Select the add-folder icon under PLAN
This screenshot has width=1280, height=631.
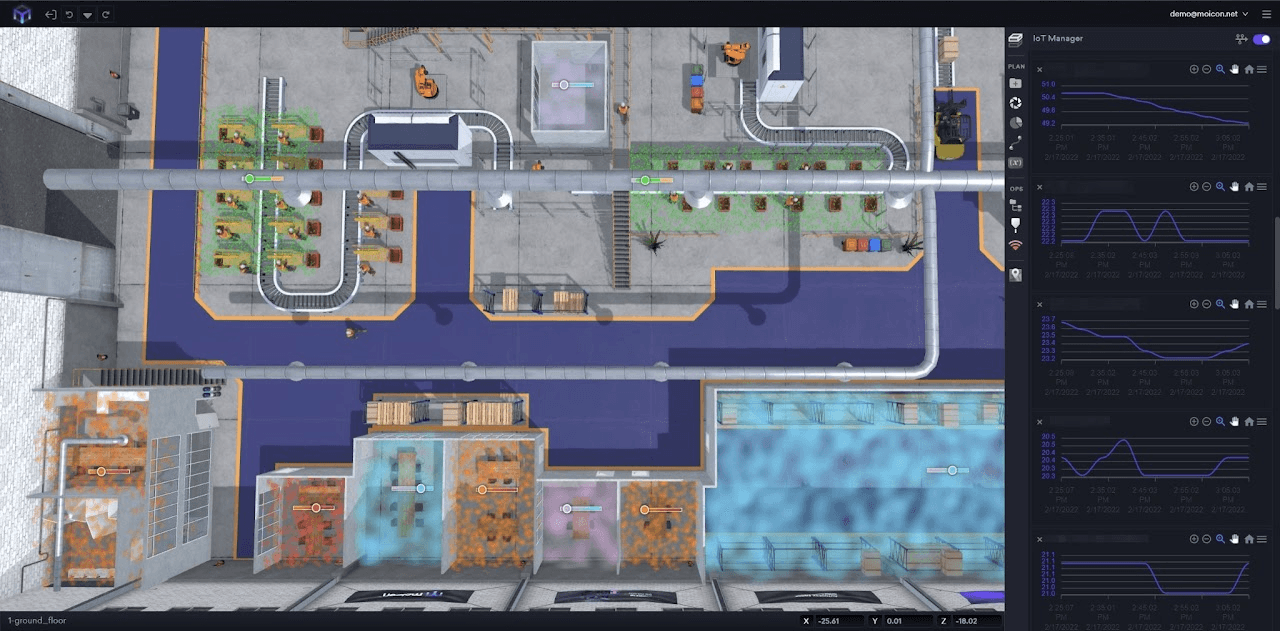(x=1016, y=83)
